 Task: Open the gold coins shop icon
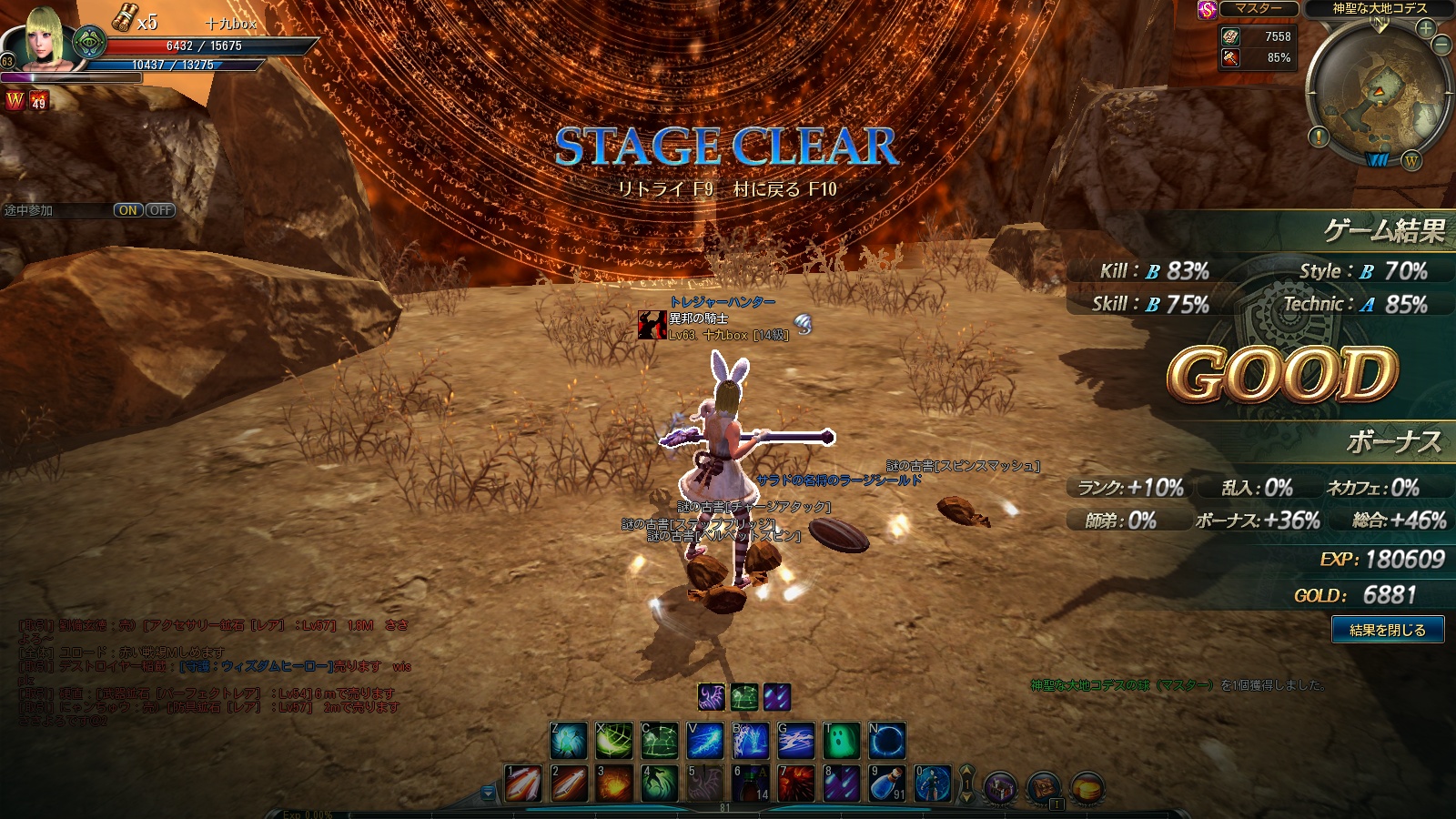tap(1087, 786)
